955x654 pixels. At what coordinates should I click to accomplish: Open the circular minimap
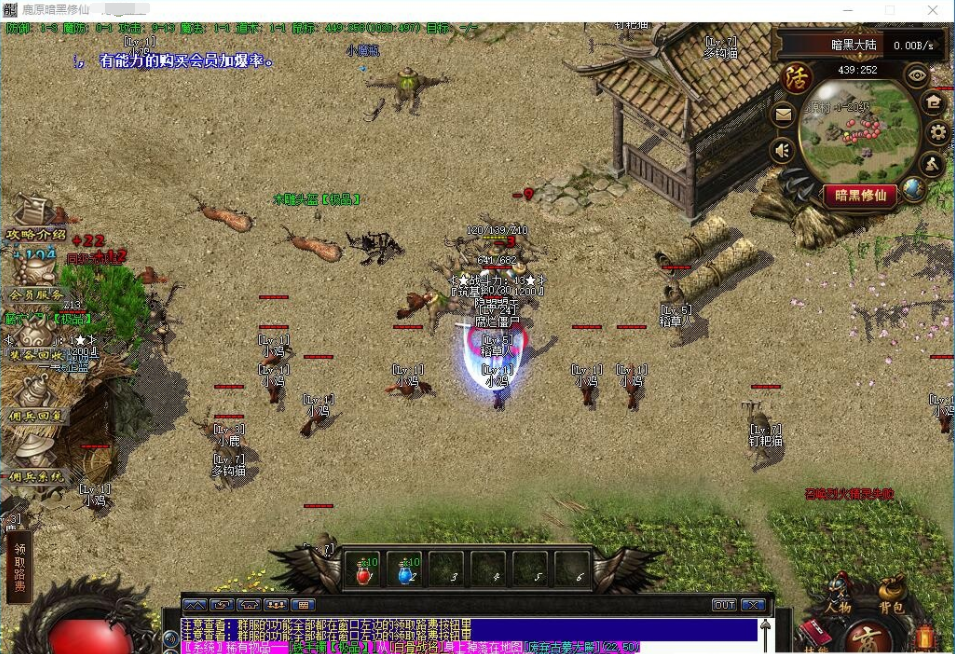(862, 130)
